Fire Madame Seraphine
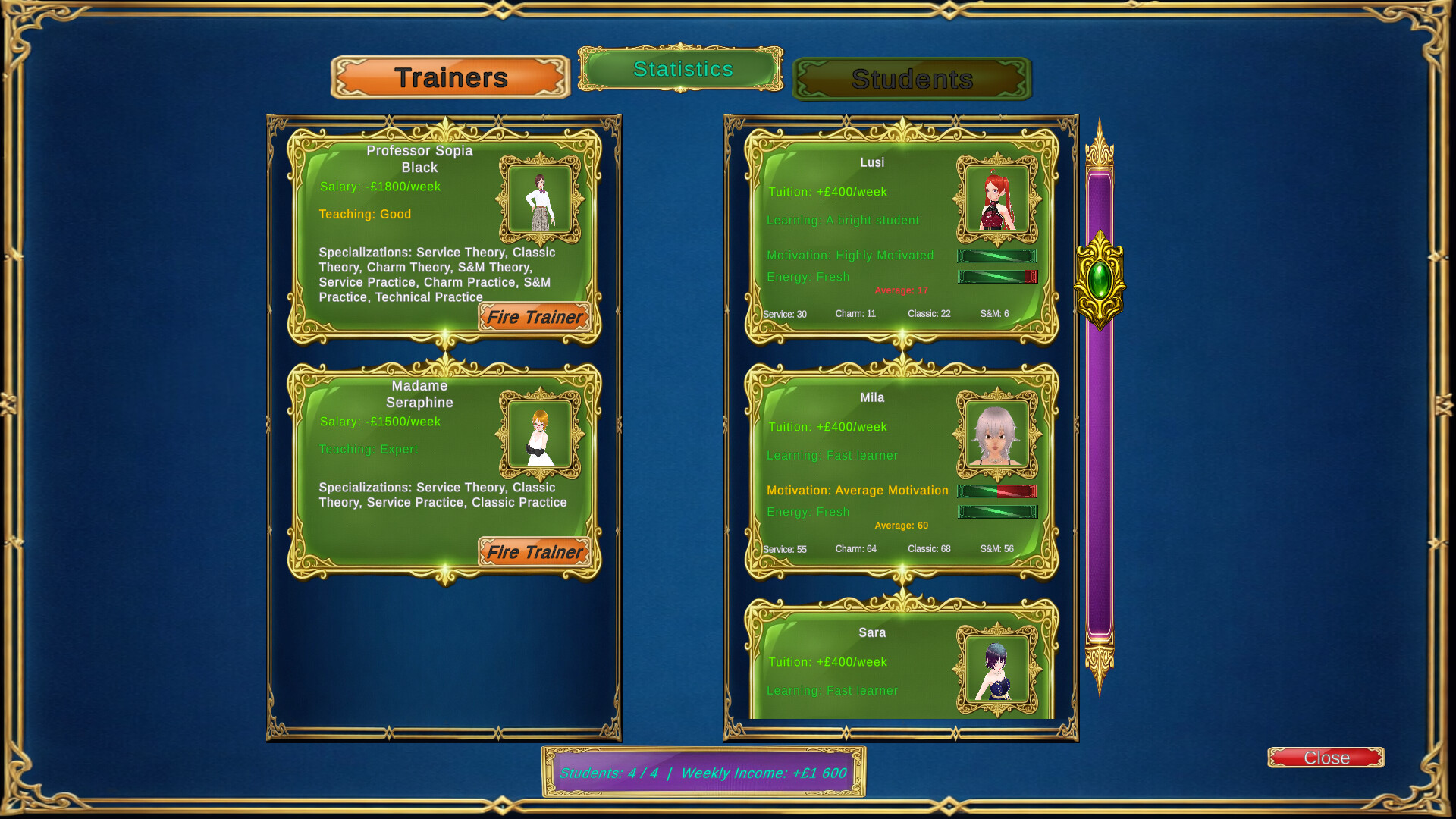 coord(535,552)
